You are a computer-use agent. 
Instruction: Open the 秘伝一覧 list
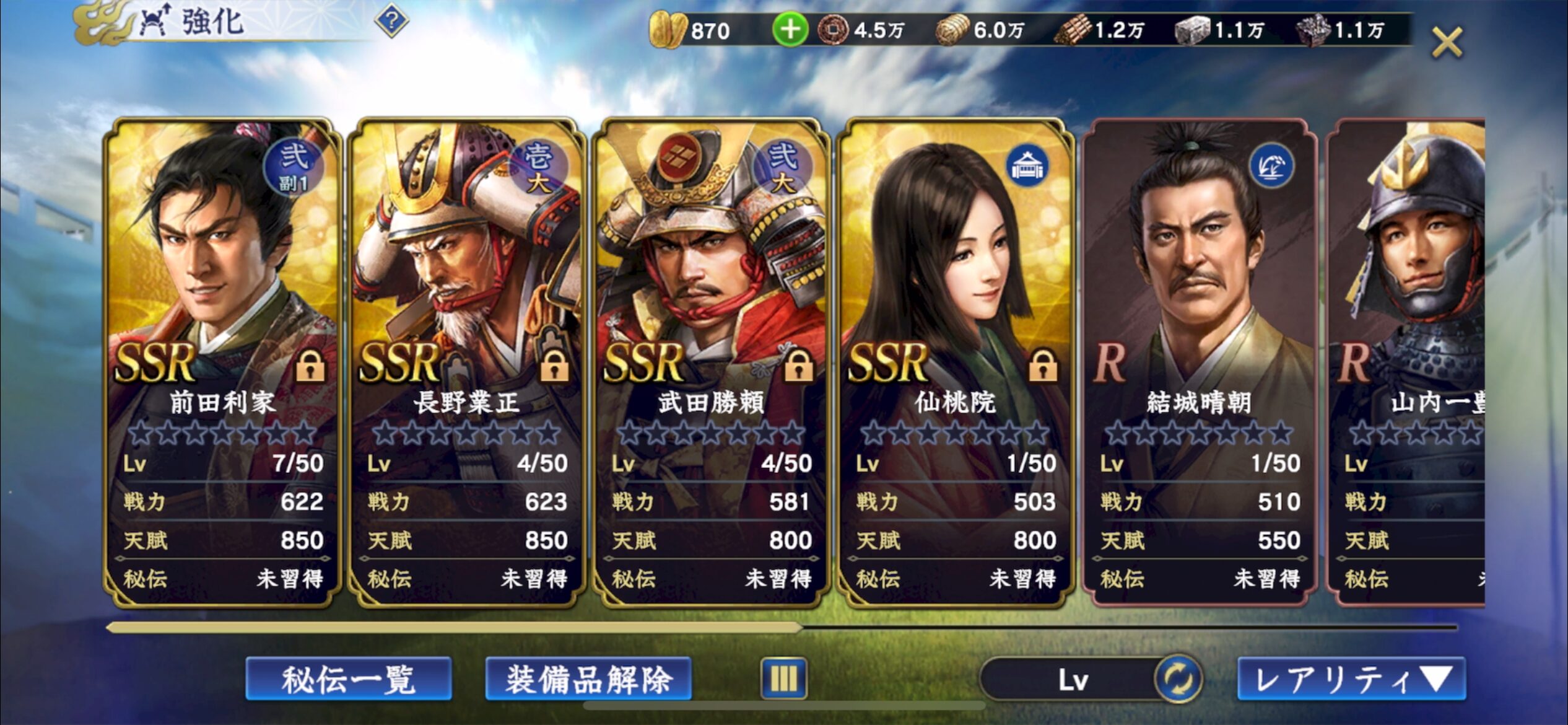pyautogui.click(x=349, y=679)
